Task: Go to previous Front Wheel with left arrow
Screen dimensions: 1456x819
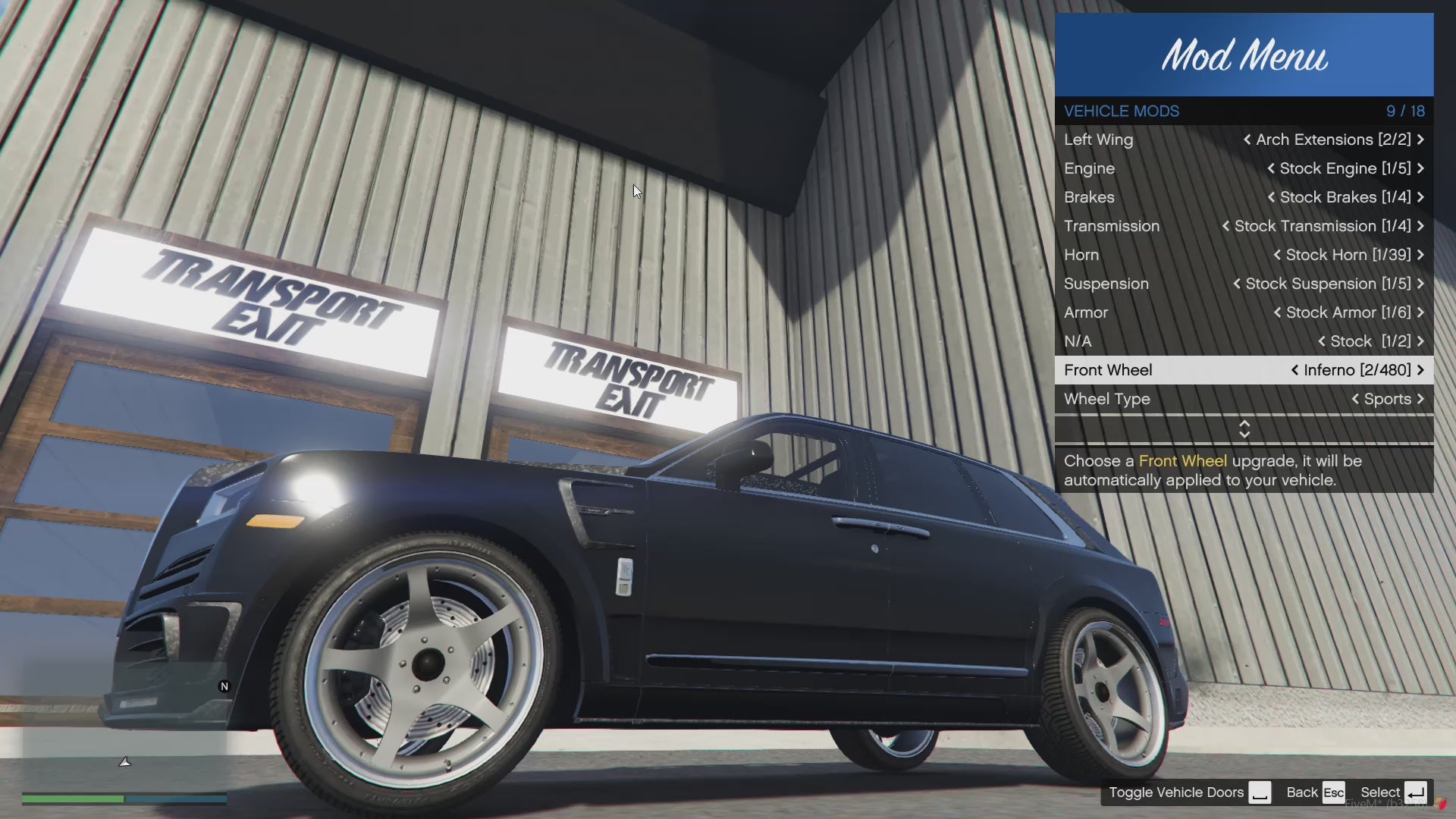Action: (x=1294, y=370)
